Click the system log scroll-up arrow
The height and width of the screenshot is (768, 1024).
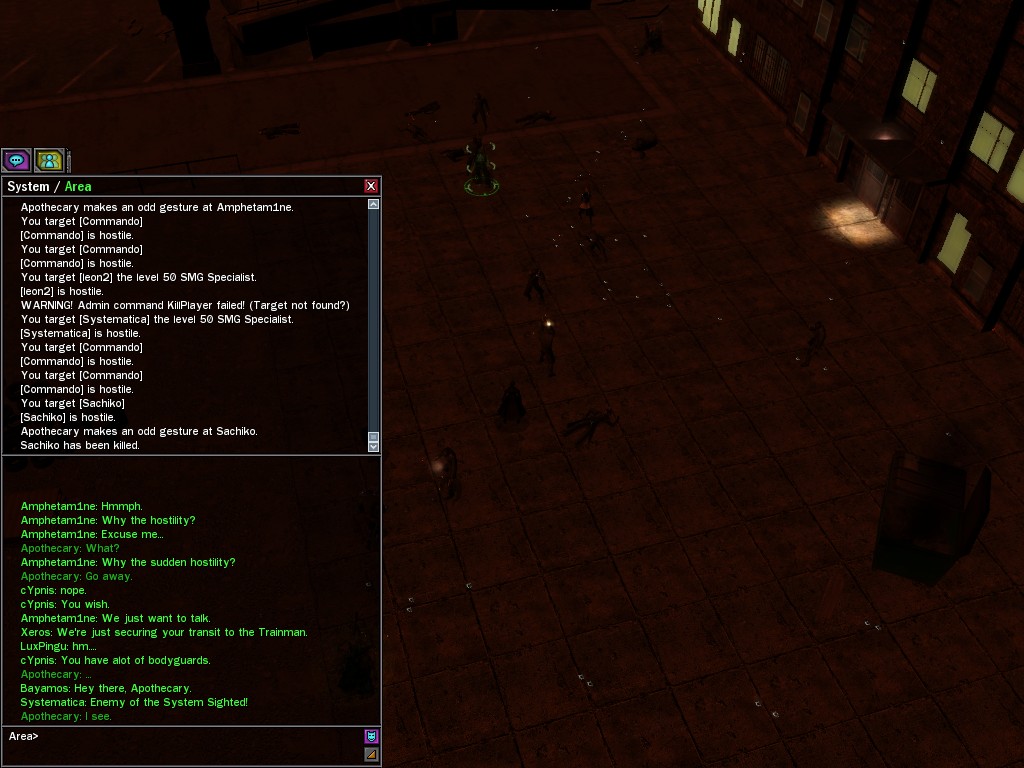pyautogui.click(x=374, y=204)
